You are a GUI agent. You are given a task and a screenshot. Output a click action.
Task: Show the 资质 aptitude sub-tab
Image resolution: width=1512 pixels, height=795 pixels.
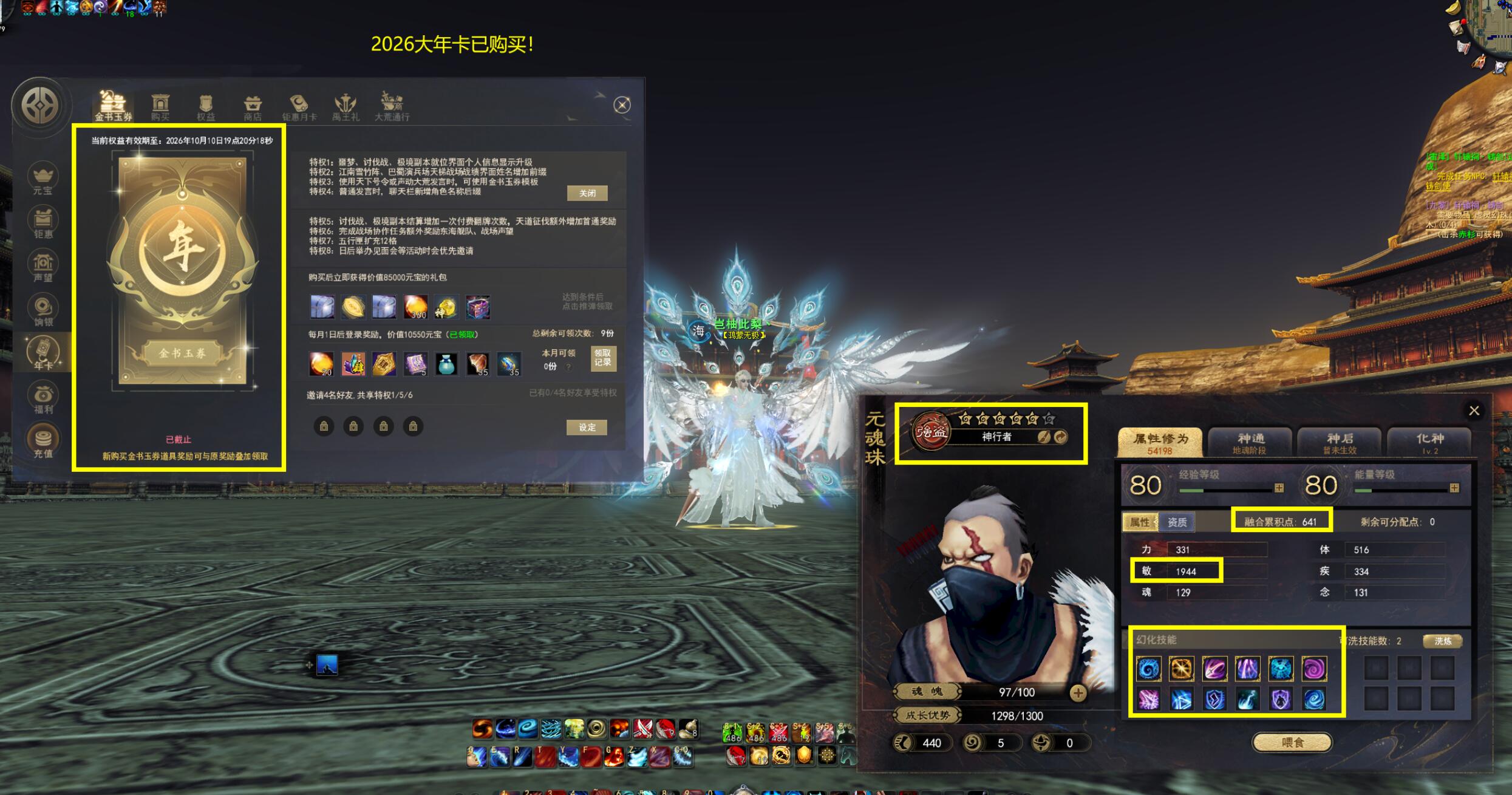(1177, 522)
